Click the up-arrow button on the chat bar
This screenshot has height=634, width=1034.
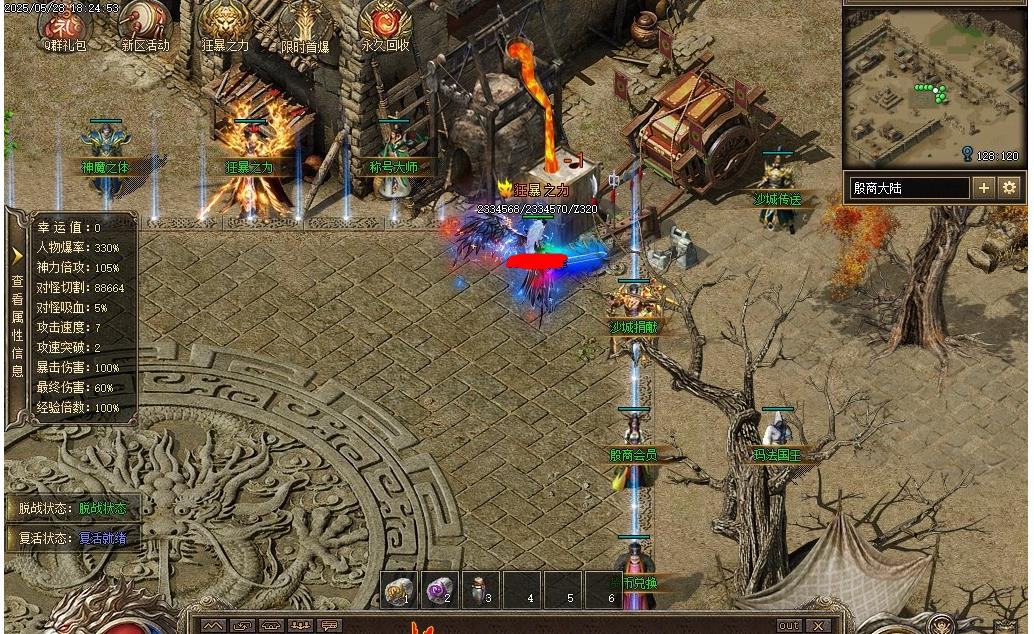pos(213,626)
